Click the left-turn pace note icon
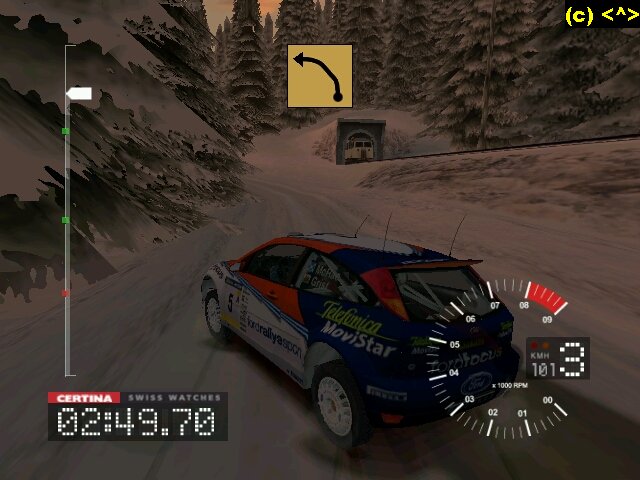This screenshot has width=640, height=480. tap(319, 76)
